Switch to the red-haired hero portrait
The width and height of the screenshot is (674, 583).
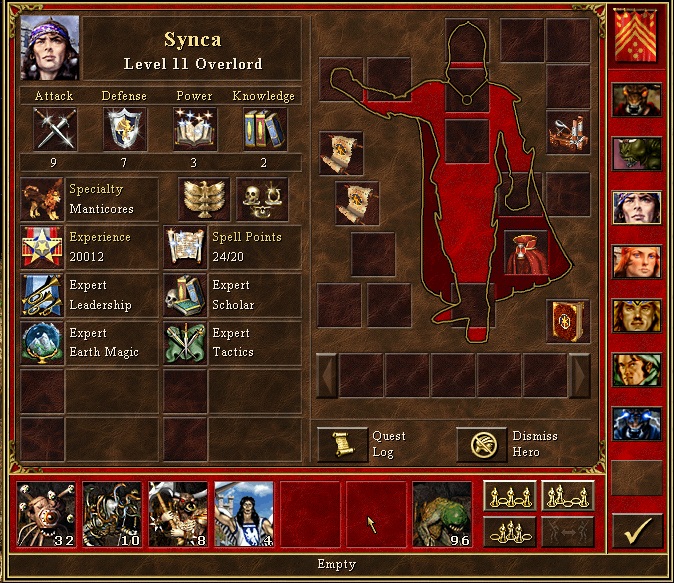636,262
